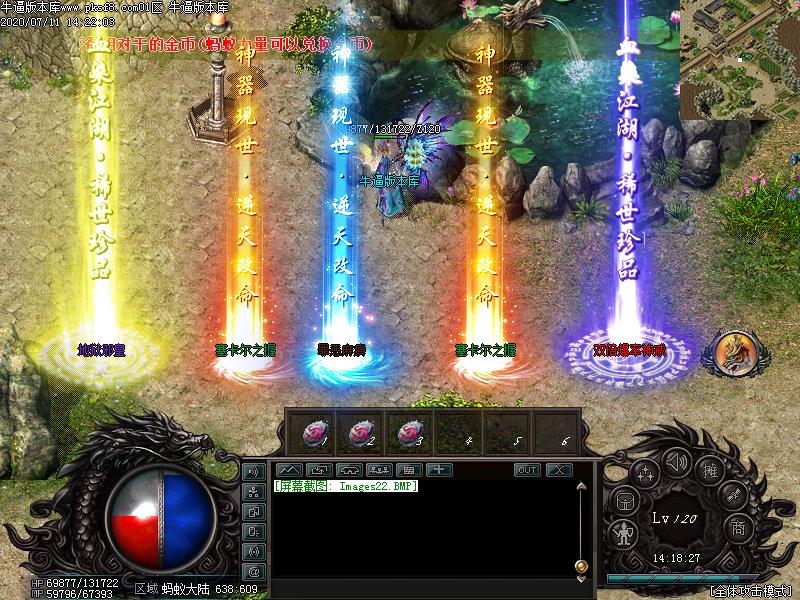Click the satellite icon in dragon ring
800x600 pixels.
[x=733, y=495]
